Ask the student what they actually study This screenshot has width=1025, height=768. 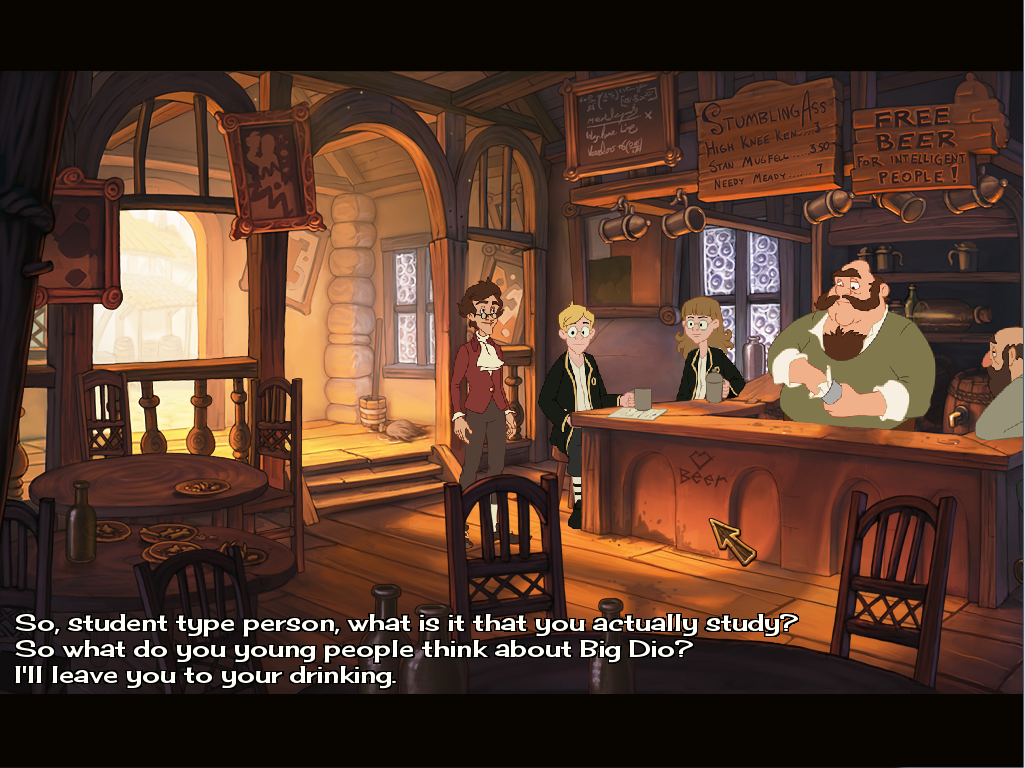pyautogui.click(x=406, y=624)
